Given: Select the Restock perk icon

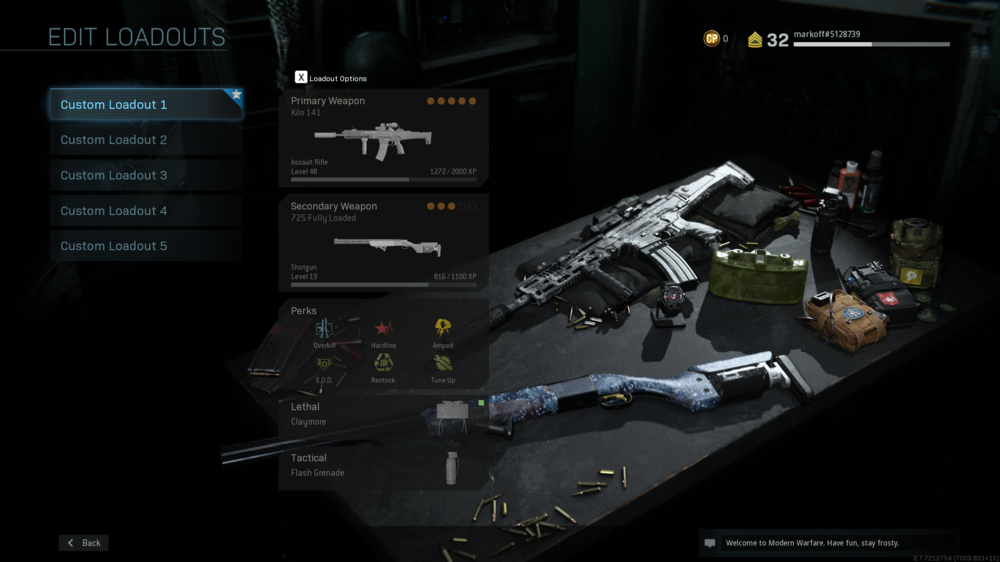Looking at the screenshot, I should [x=383, y=366].
